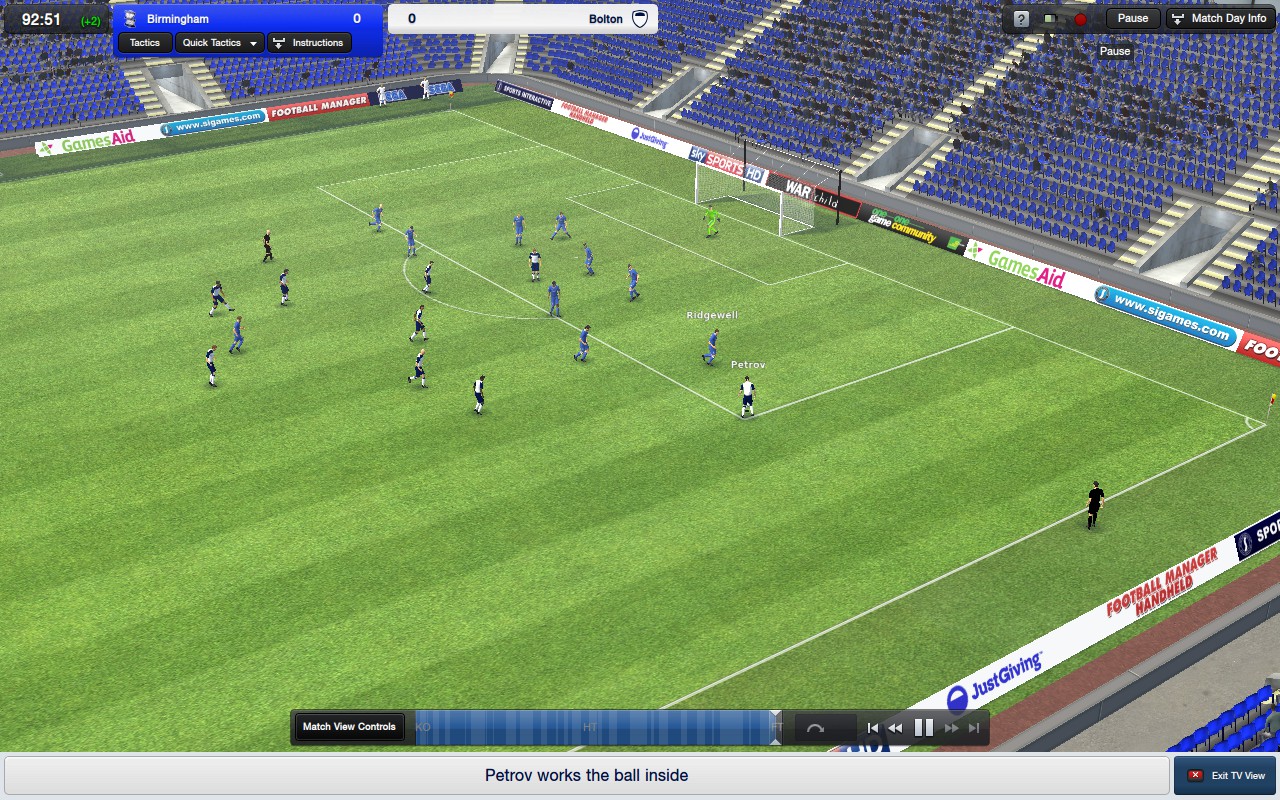Rewind the match highlight
The image size is (1280, 800).
[x=896, y=728]
